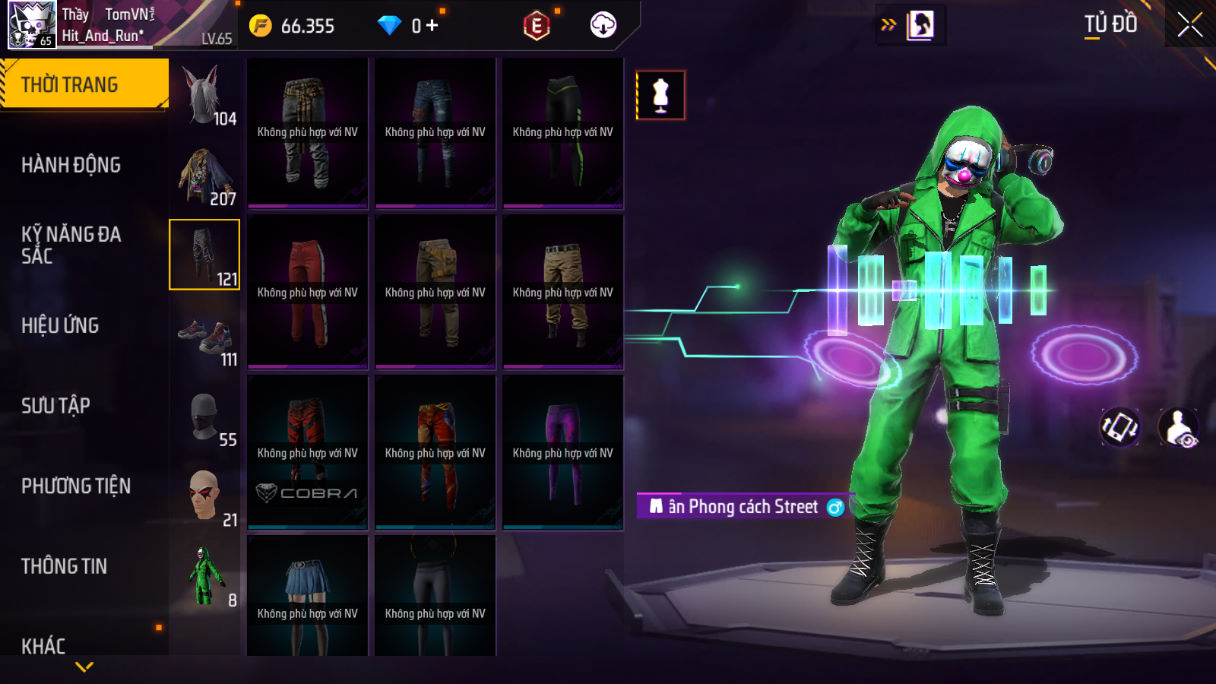Close the wardrobe with the X button
Screen dimensions: 1216x684
tap(1189, 25)
